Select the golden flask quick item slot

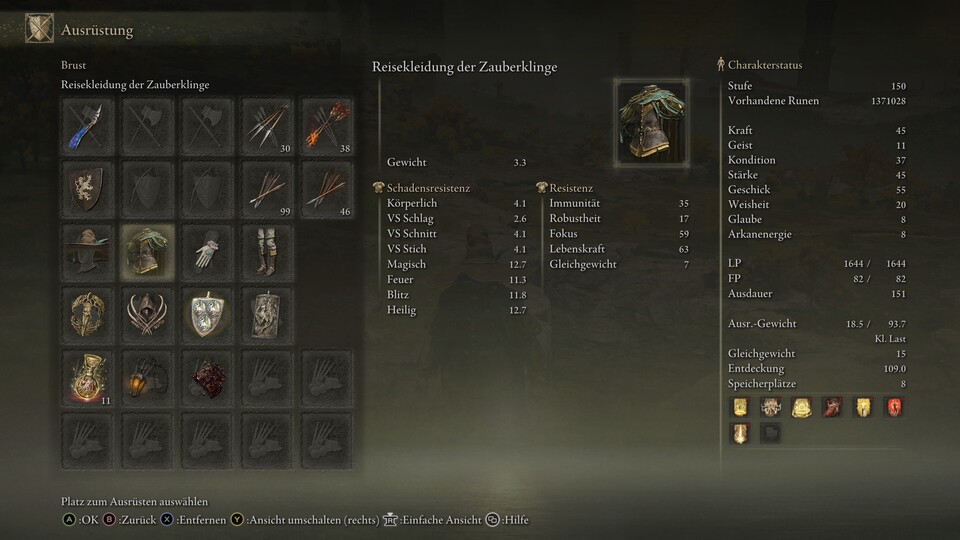click(88, 376)
